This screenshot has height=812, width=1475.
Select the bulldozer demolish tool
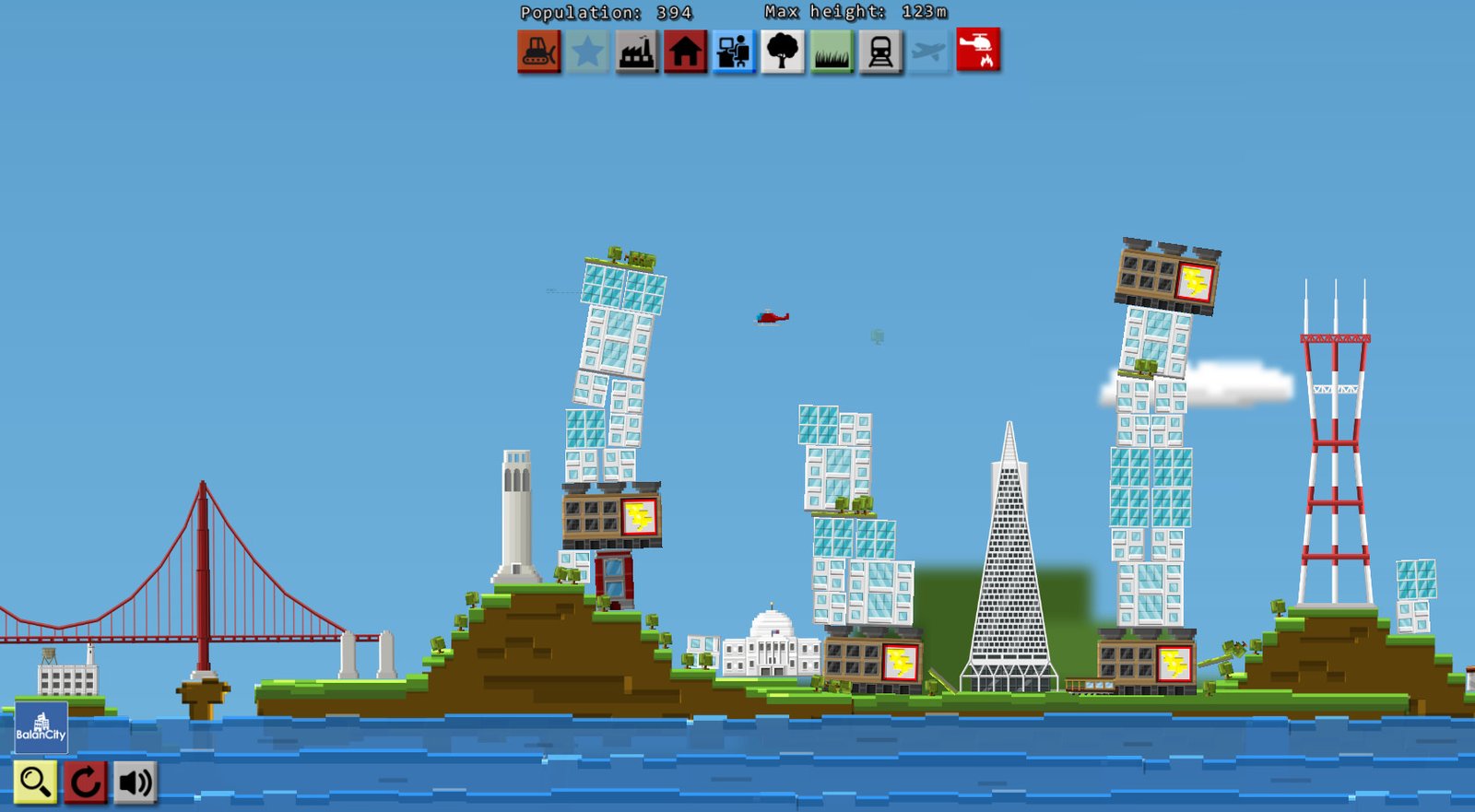click(539, 52)
